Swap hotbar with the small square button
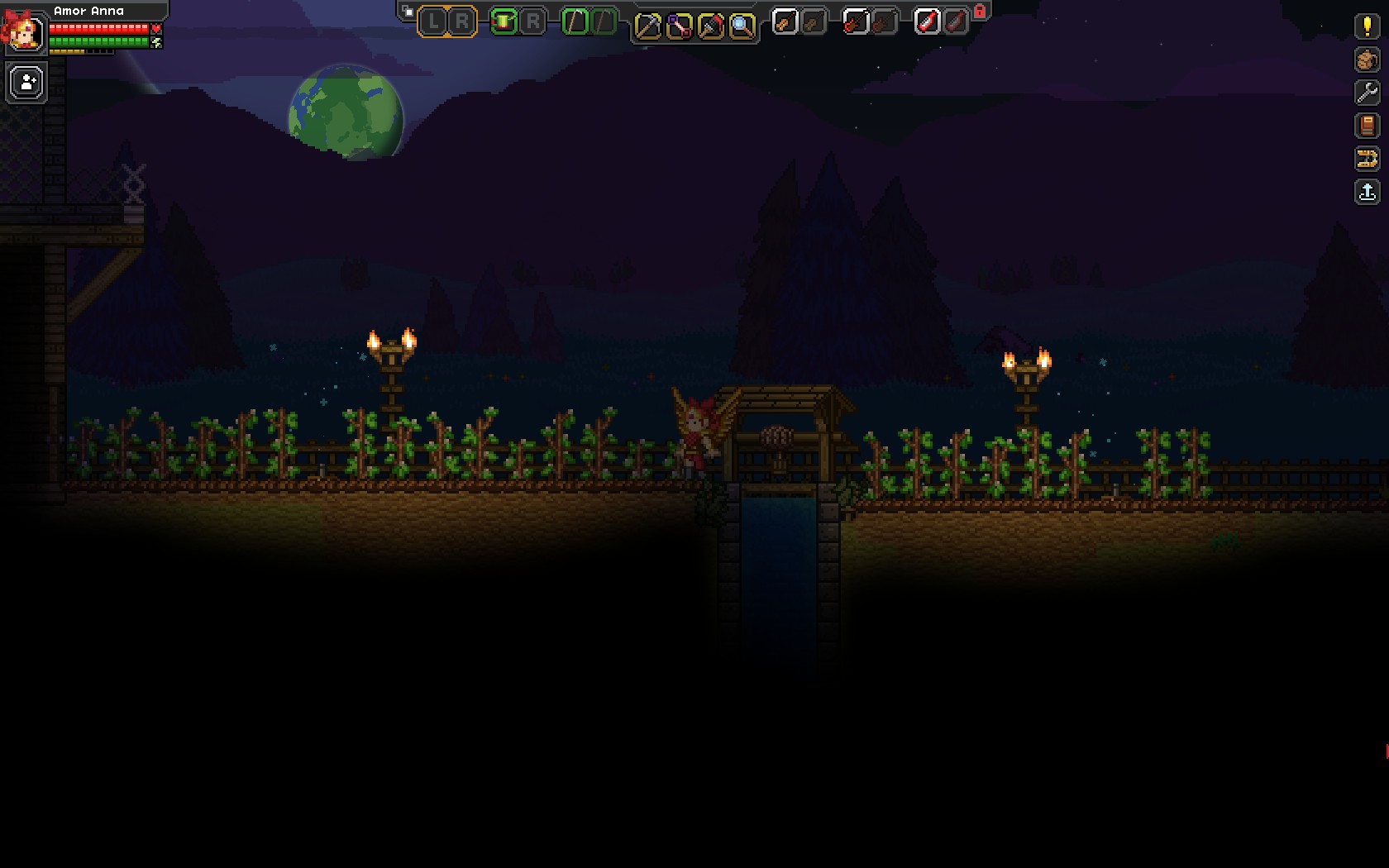The width and height of the screenshot is (1389, 868). point(408,12)
